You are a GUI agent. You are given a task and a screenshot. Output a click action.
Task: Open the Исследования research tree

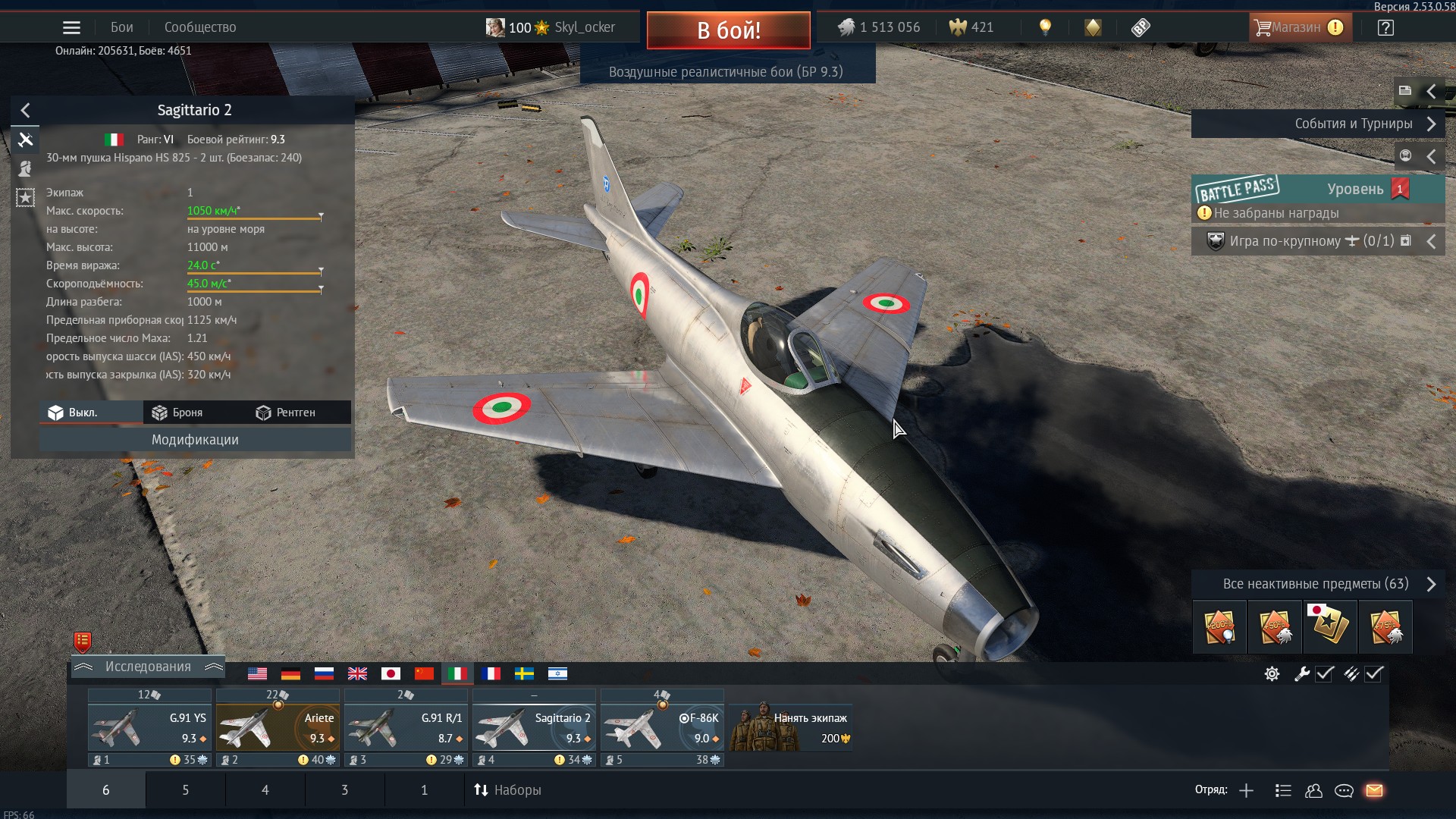tap(148, 667)
